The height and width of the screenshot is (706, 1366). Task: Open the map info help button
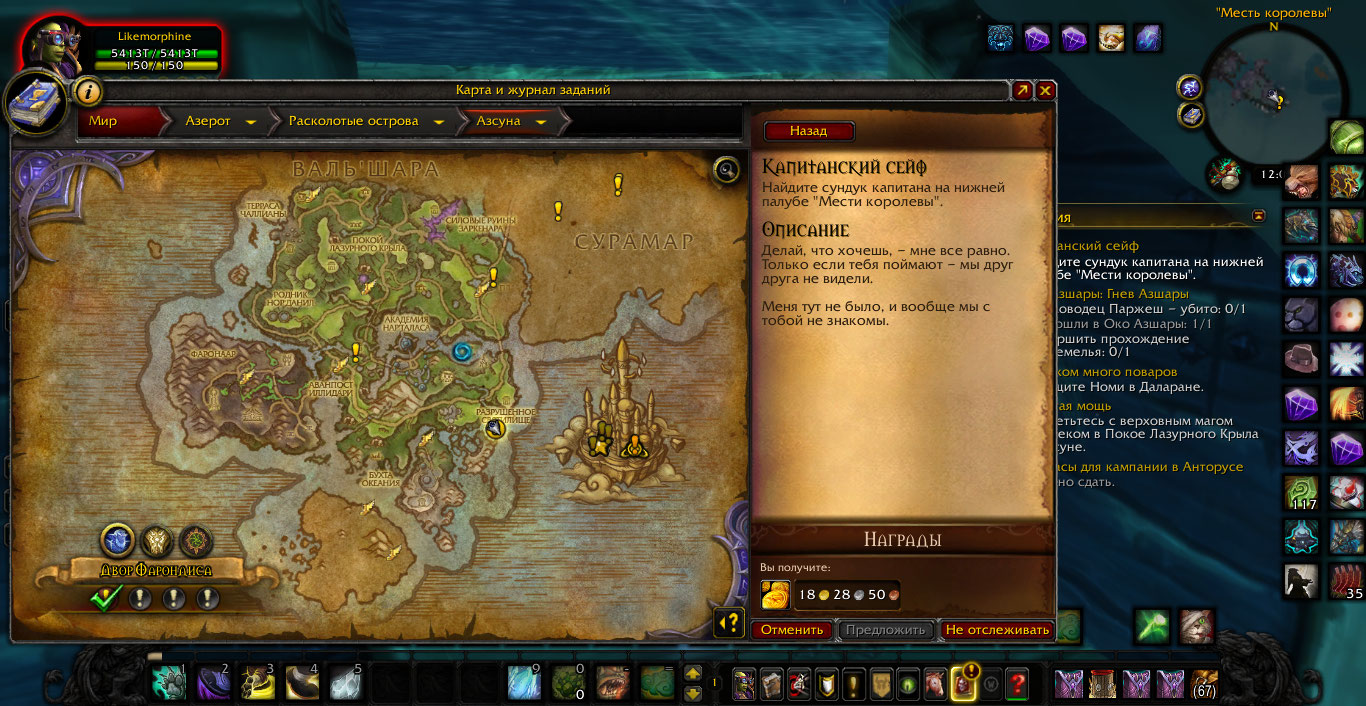pyautogui.click(x=88, y=91)
